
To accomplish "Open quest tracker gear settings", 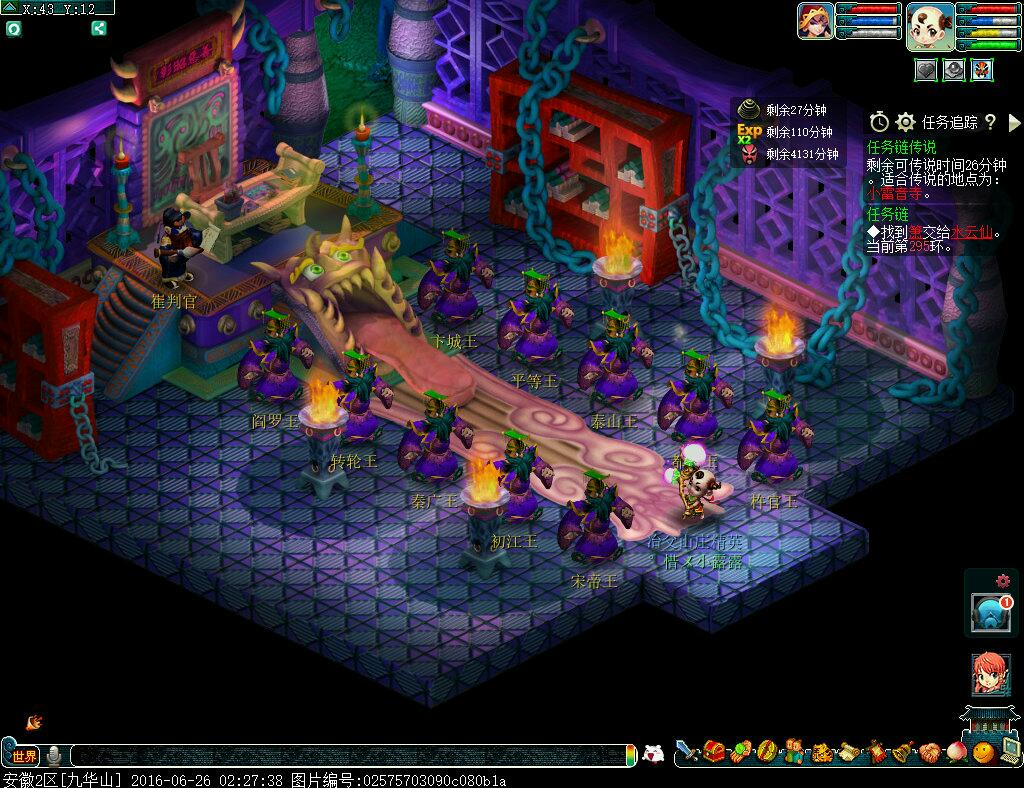I will click(906, 122).
